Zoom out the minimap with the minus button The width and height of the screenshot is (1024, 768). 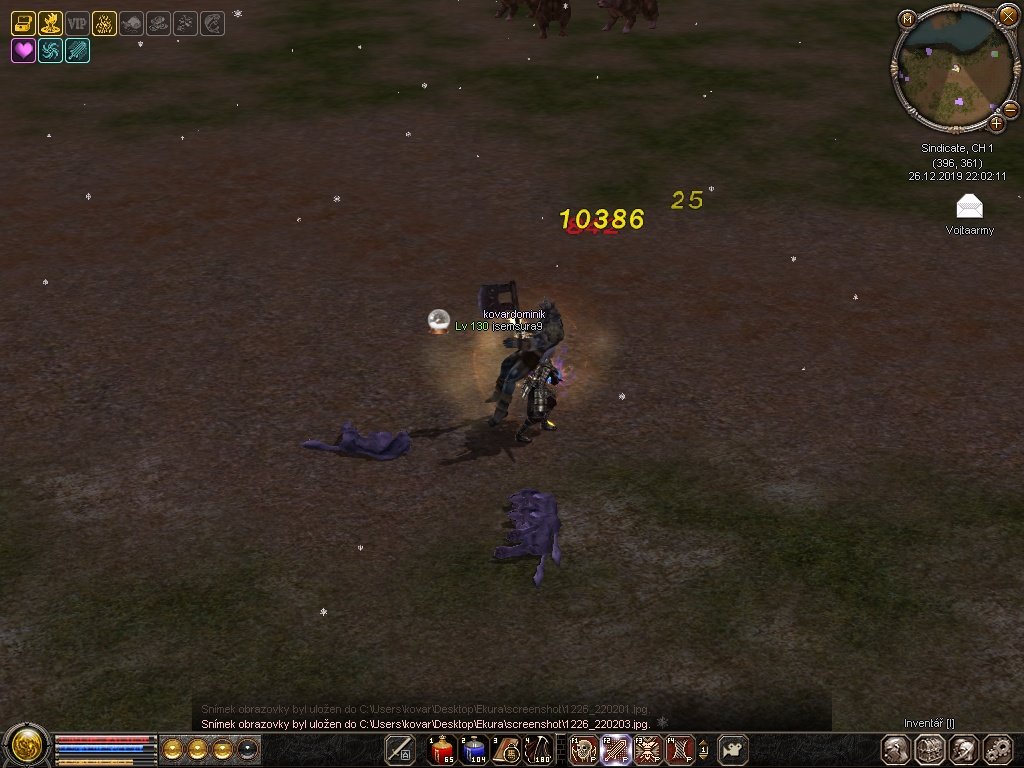pos(1010,108)
